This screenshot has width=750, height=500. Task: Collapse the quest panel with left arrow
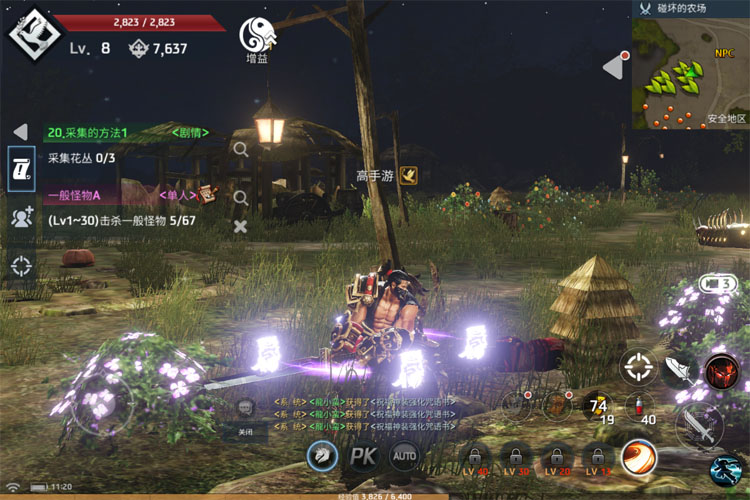coord(20,132)
